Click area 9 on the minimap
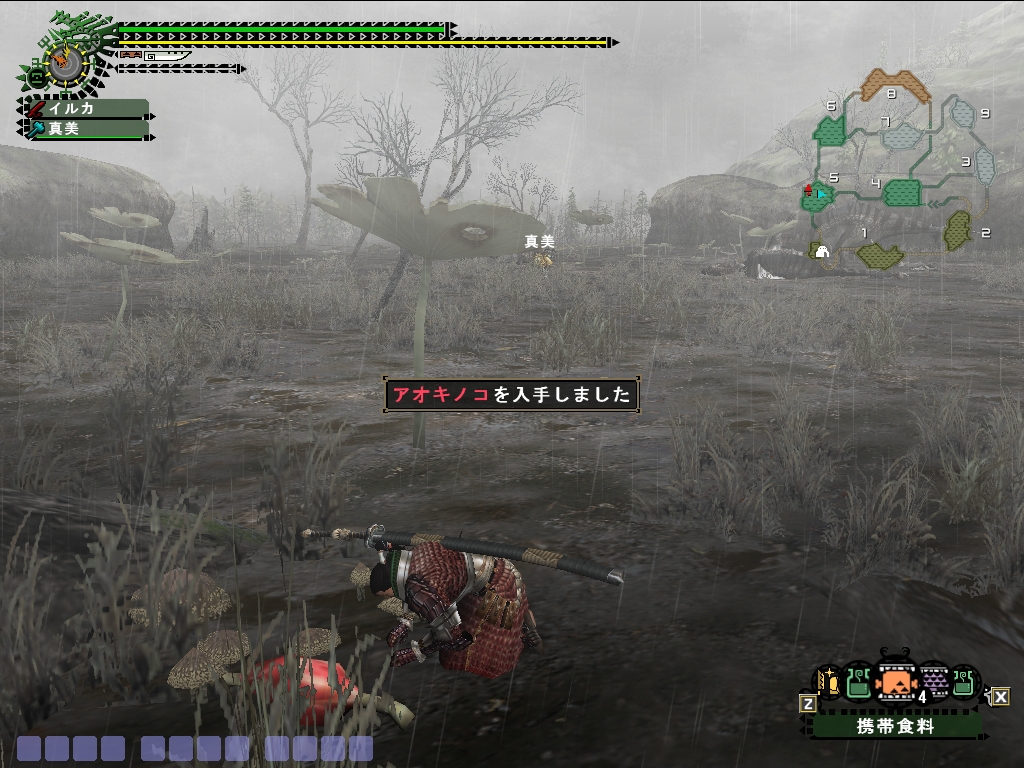 click(x=962, y=113)
